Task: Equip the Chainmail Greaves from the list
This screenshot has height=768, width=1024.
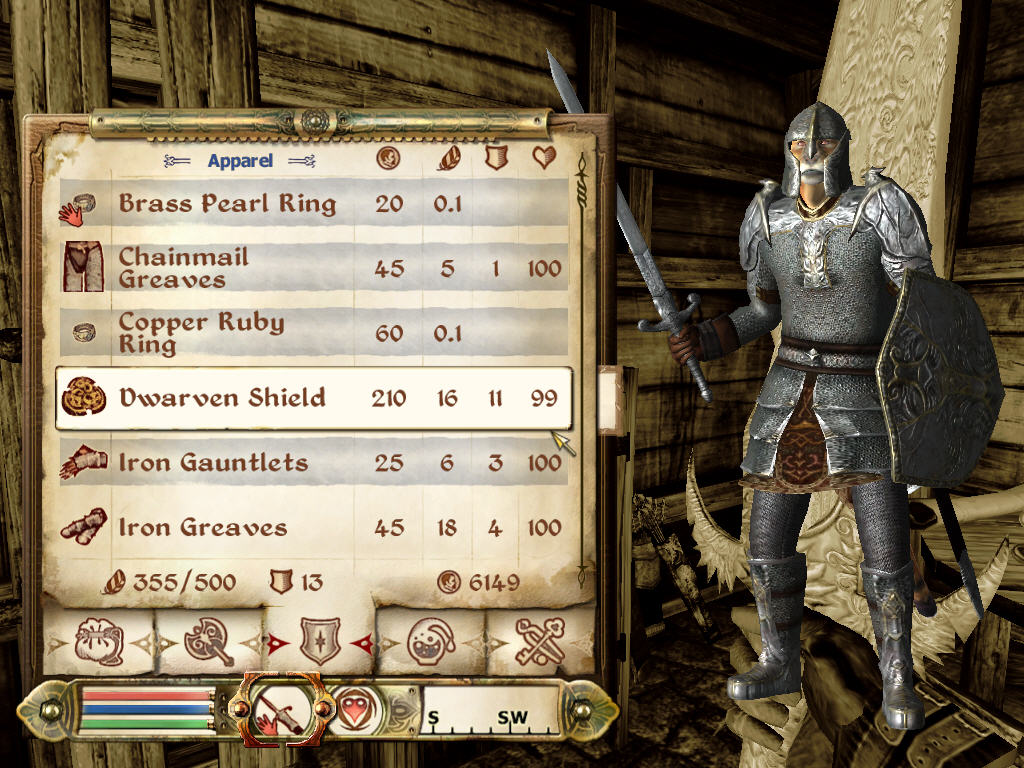Action: [x=310, y=268]
